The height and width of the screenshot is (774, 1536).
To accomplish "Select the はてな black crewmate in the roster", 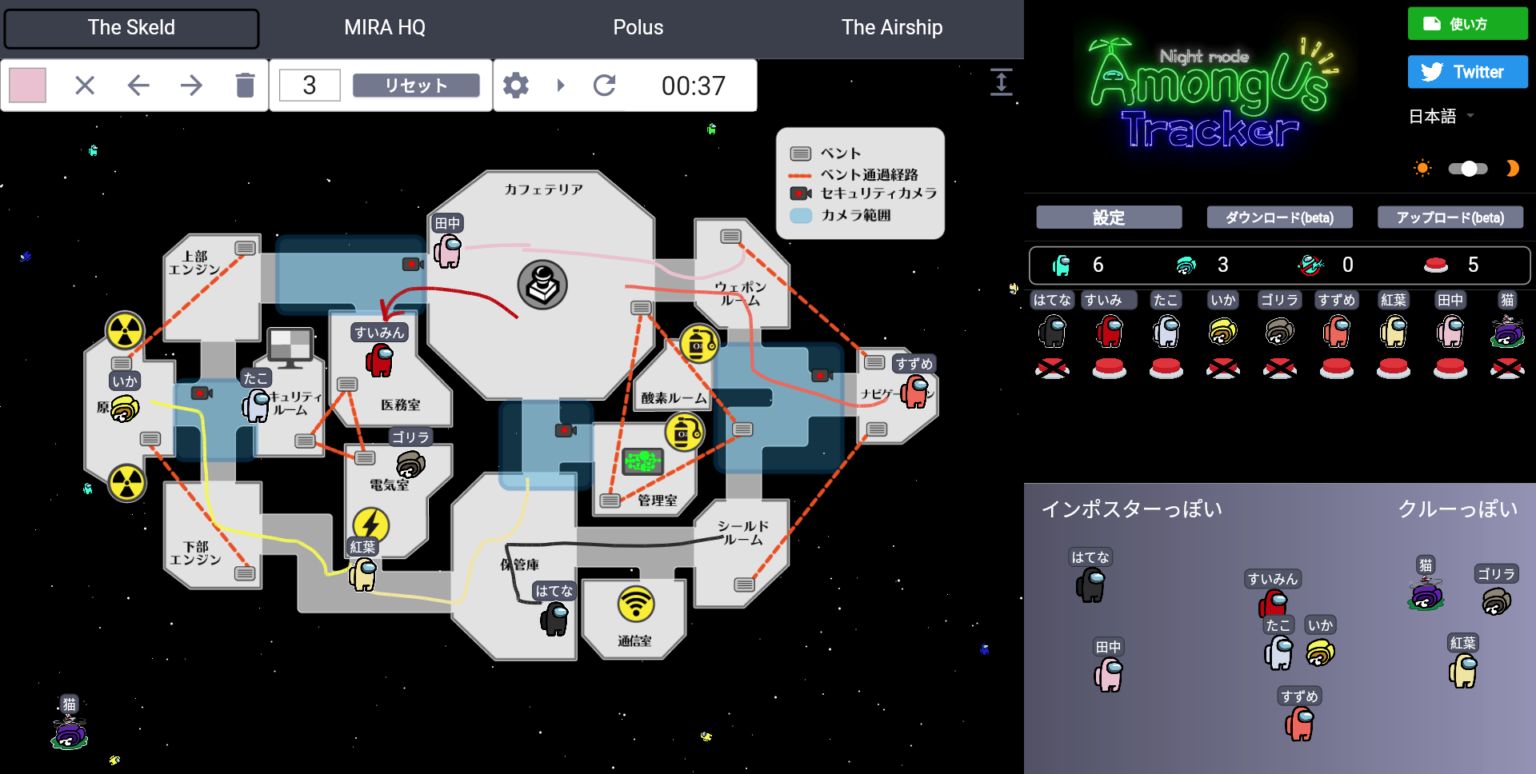I will pos(1052,330).
